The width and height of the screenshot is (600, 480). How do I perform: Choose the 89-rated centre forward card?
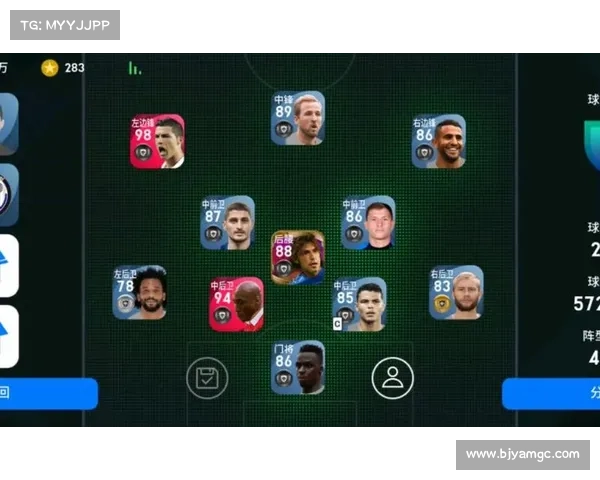click(298, 118)
